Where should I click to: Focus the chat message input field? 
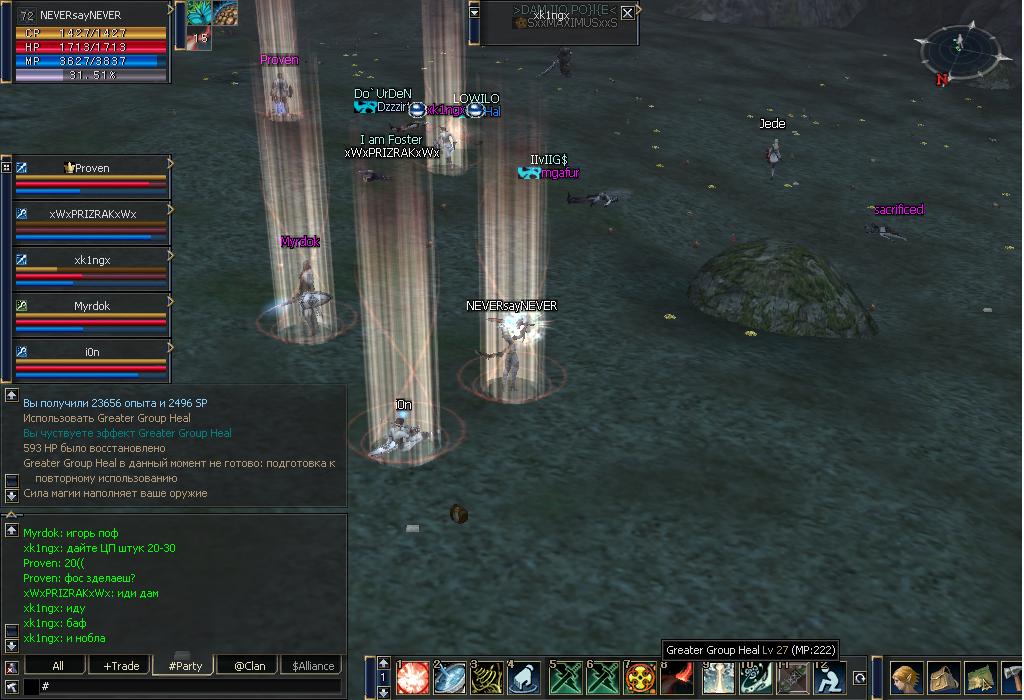coord(190,687)
